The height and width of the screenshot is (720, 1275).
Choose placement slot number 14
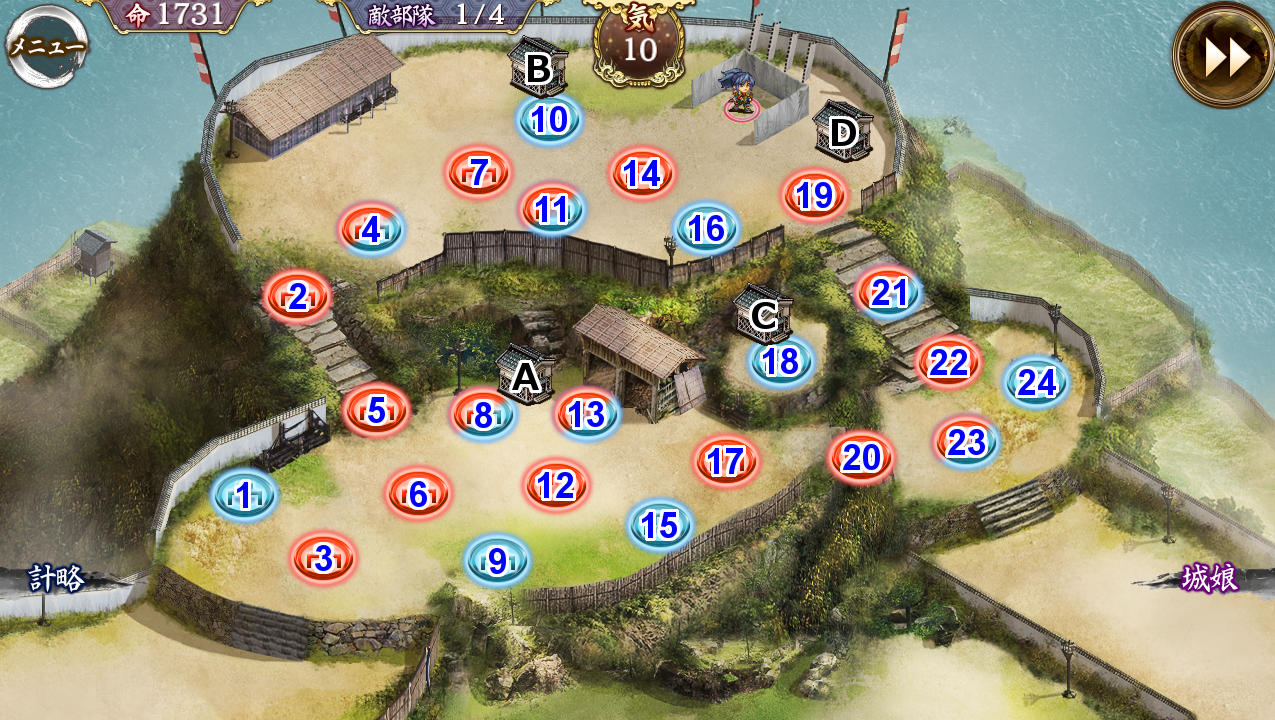point(641,174)
